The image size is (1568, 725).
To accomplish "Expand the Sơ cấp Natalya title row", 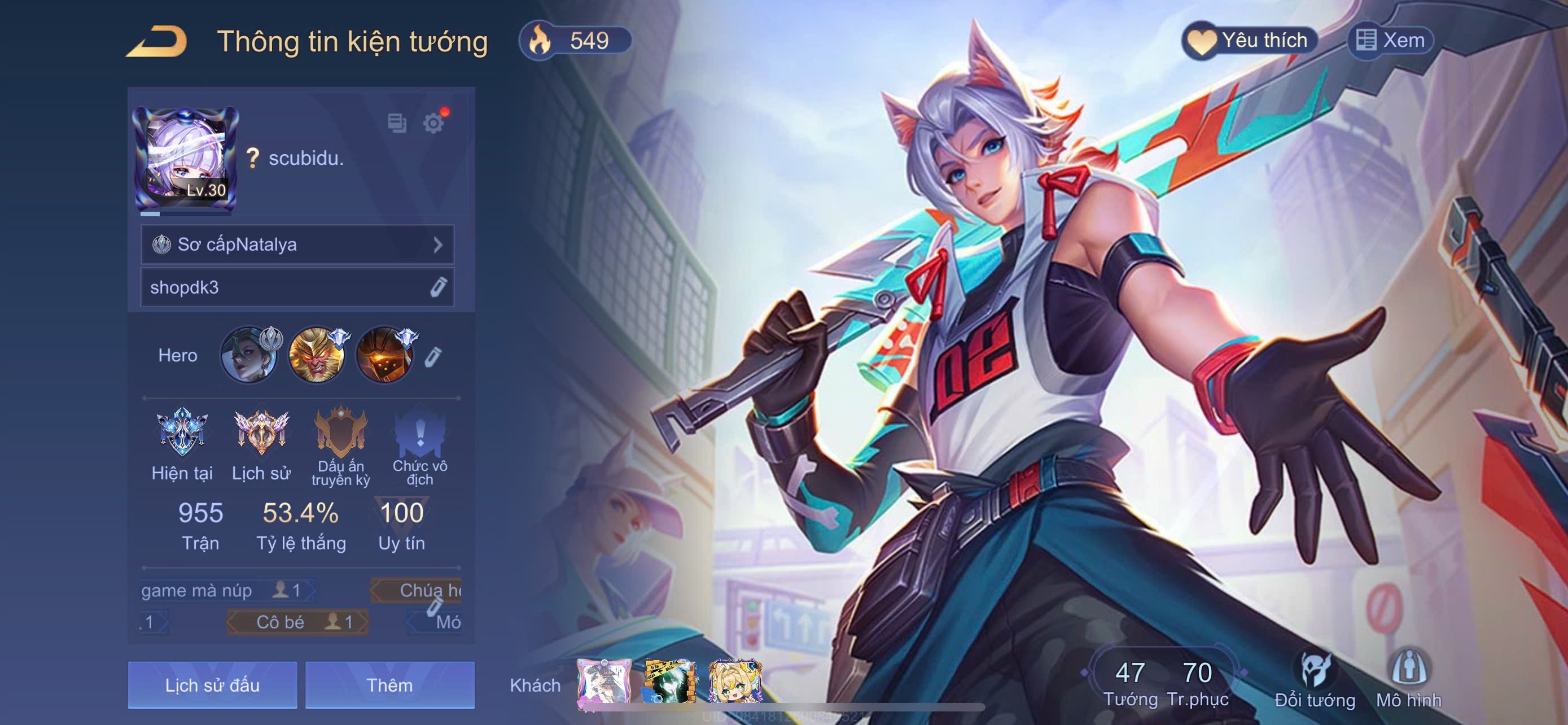I will (297, 244).
